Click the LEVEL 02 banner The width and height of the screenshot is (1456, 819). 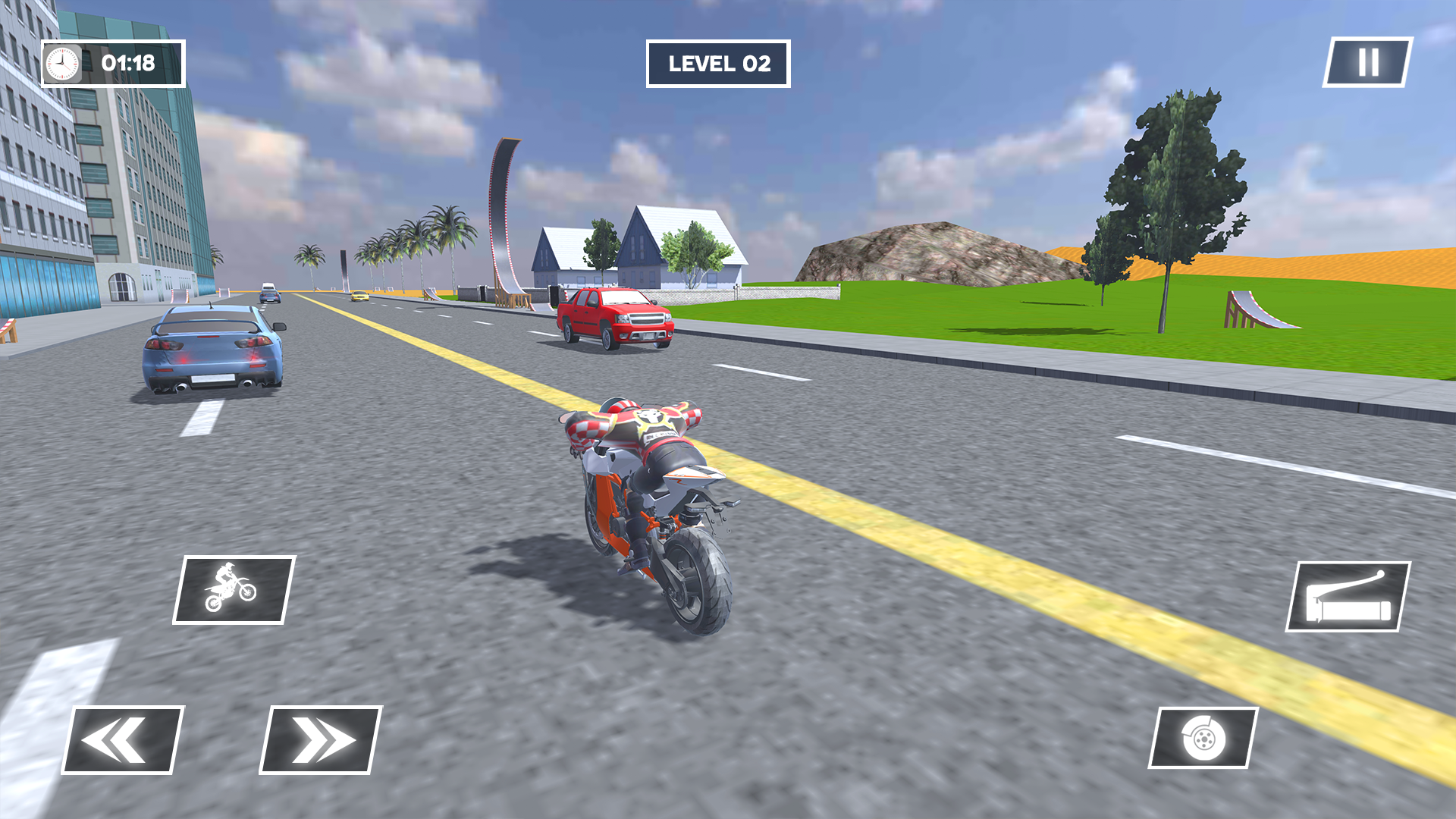click(717, 64)
